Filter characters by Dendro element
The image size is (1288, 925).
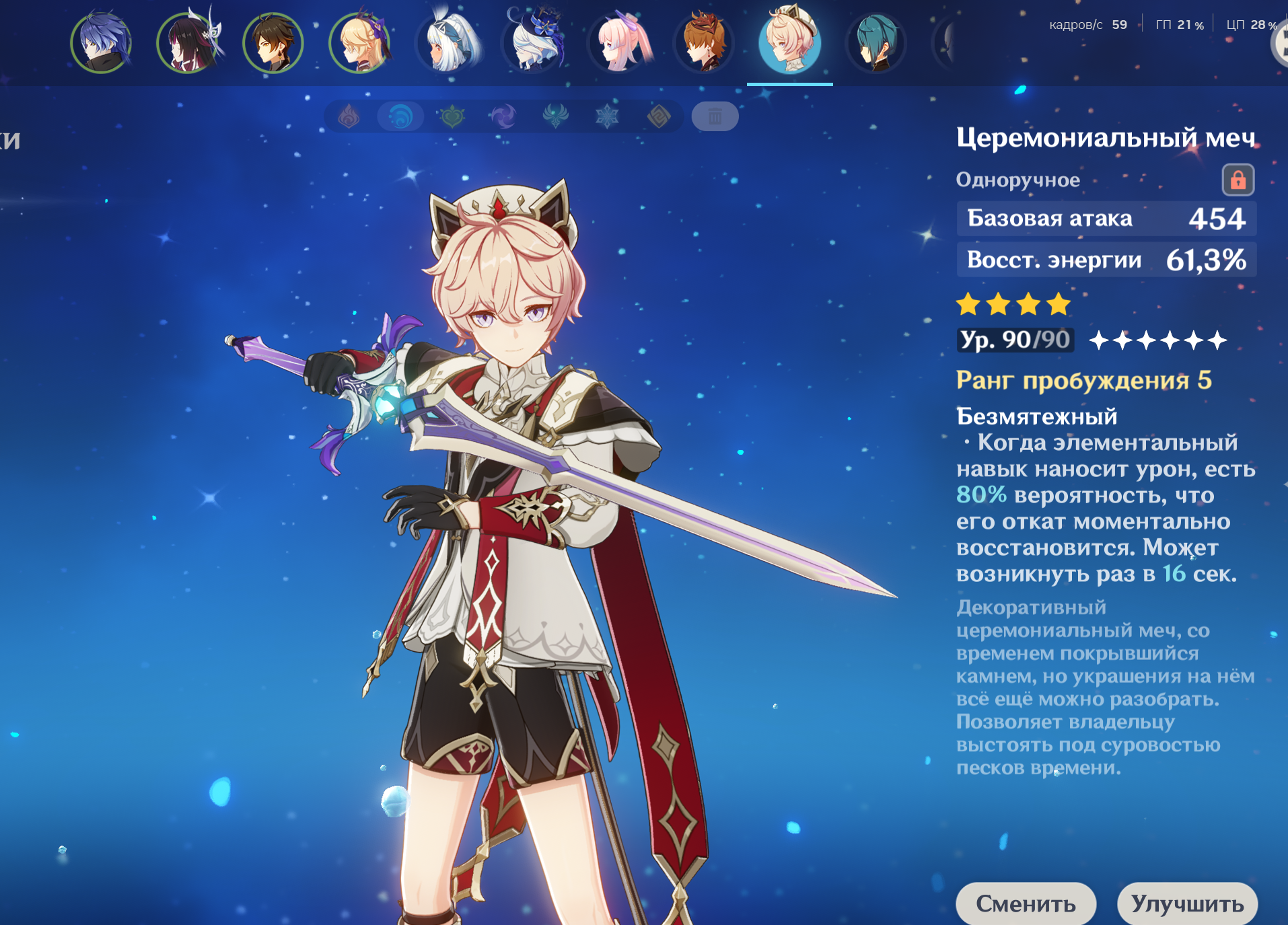point(452,117)
